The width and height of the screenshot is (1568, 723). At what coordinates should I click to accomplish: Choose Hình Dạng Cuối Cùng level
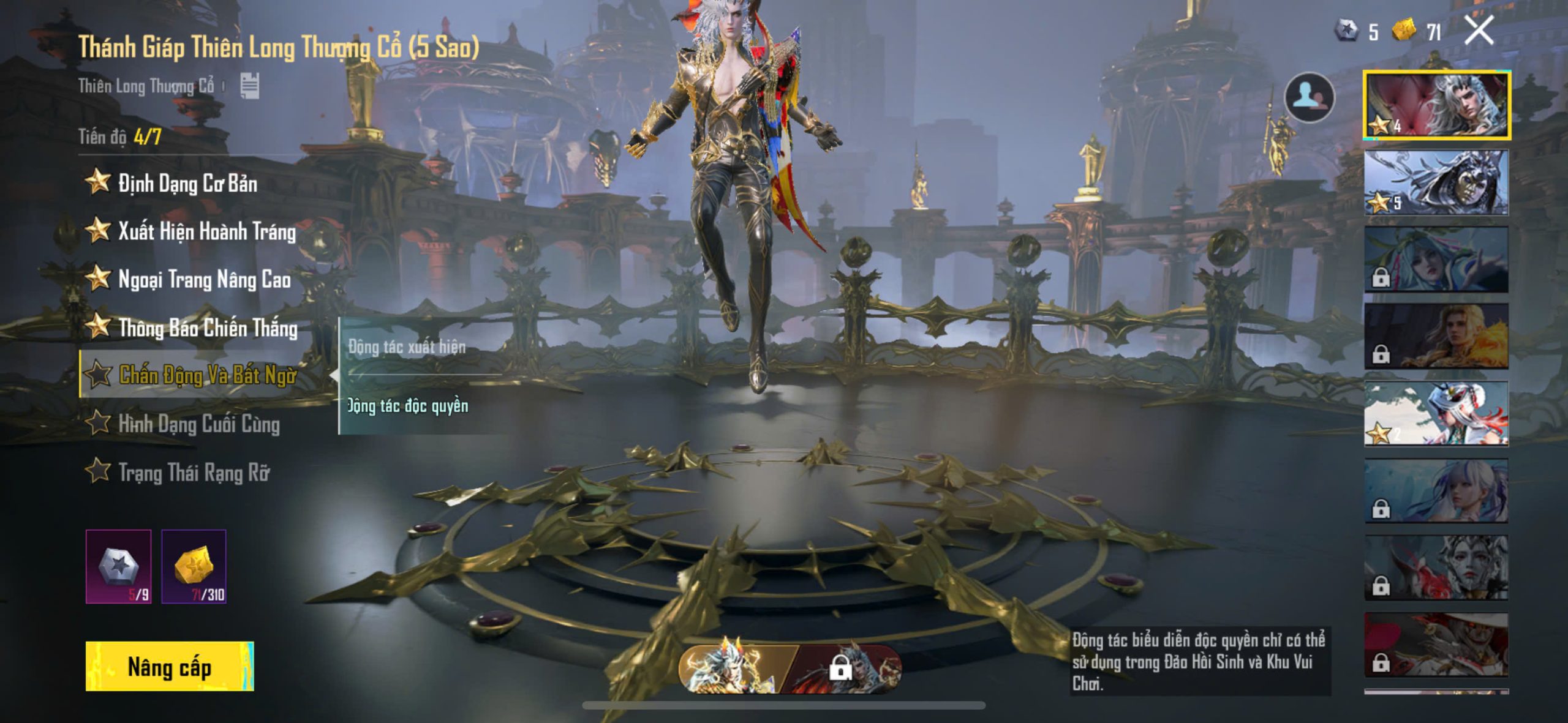tap(198, 424)
